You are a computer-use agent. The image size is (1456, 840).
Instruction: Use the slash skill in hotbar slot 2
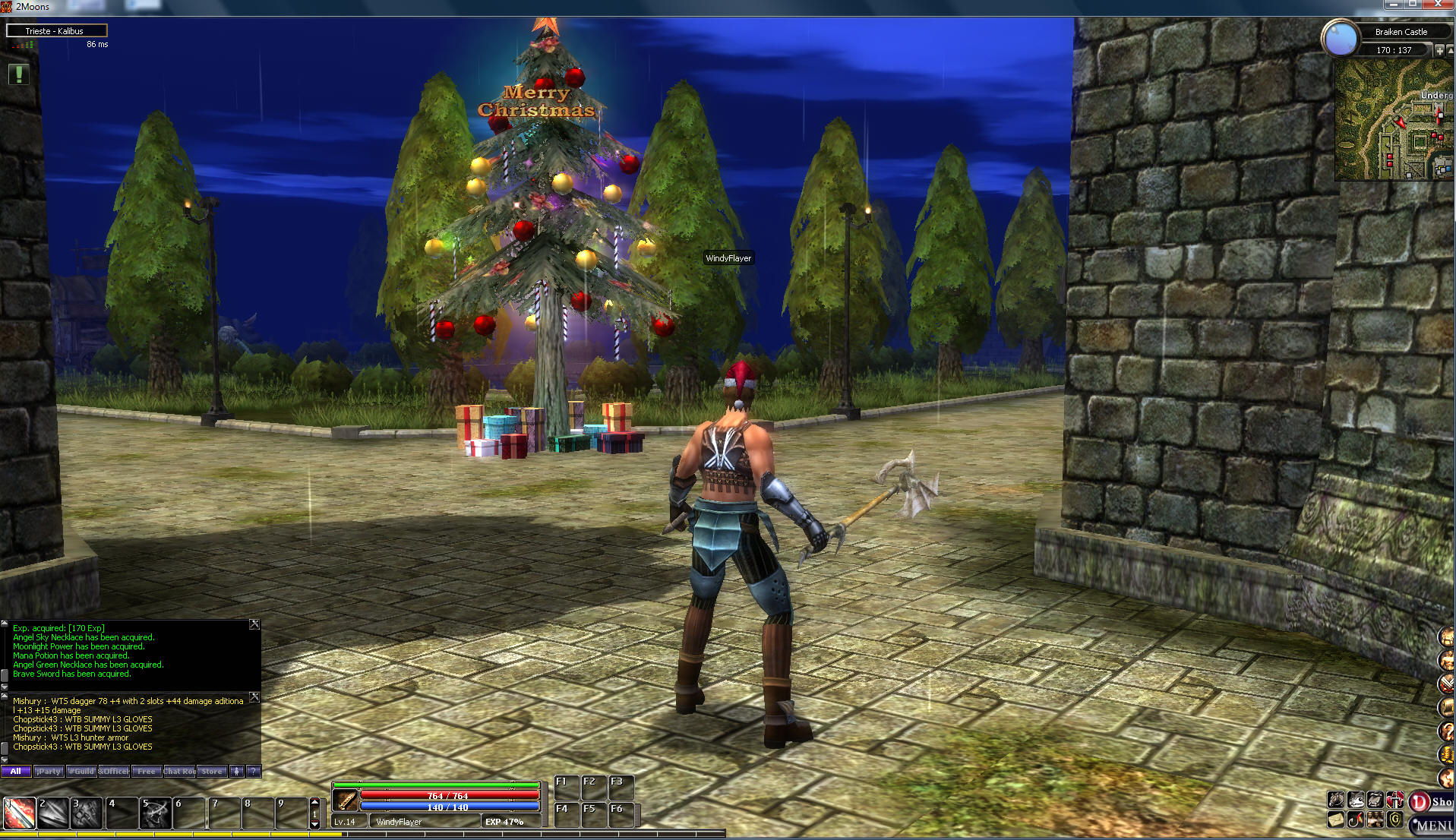(52, 813)
